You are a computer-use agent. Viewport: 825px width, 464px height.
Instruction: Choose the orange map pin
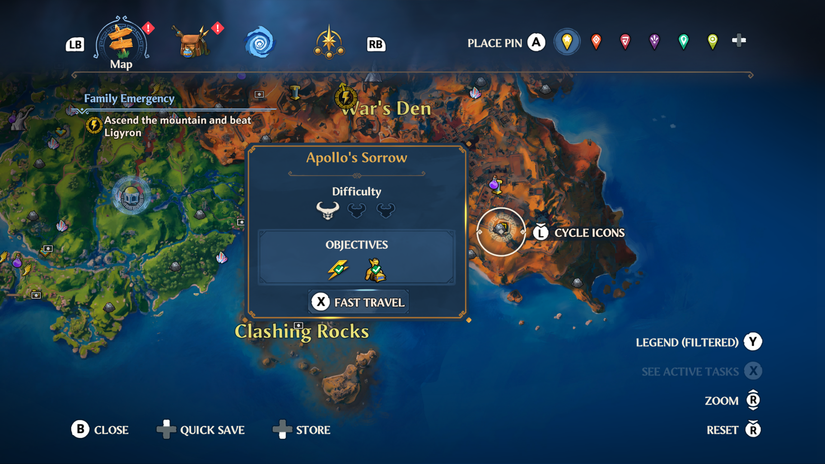(x=597, y=42)
